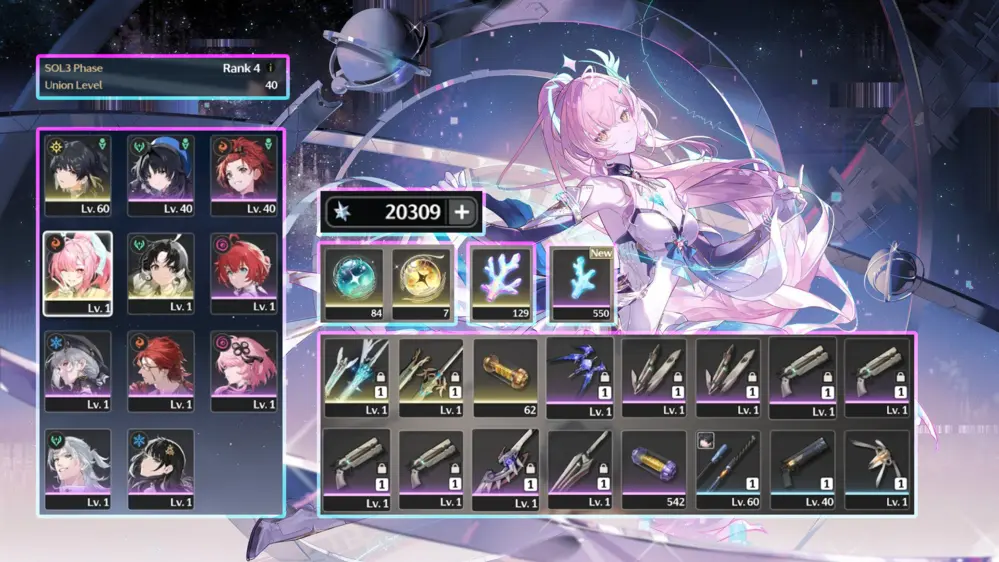Select the golden orb item showing 7
This screenshot has height=562, width=999.
point(422,284)
